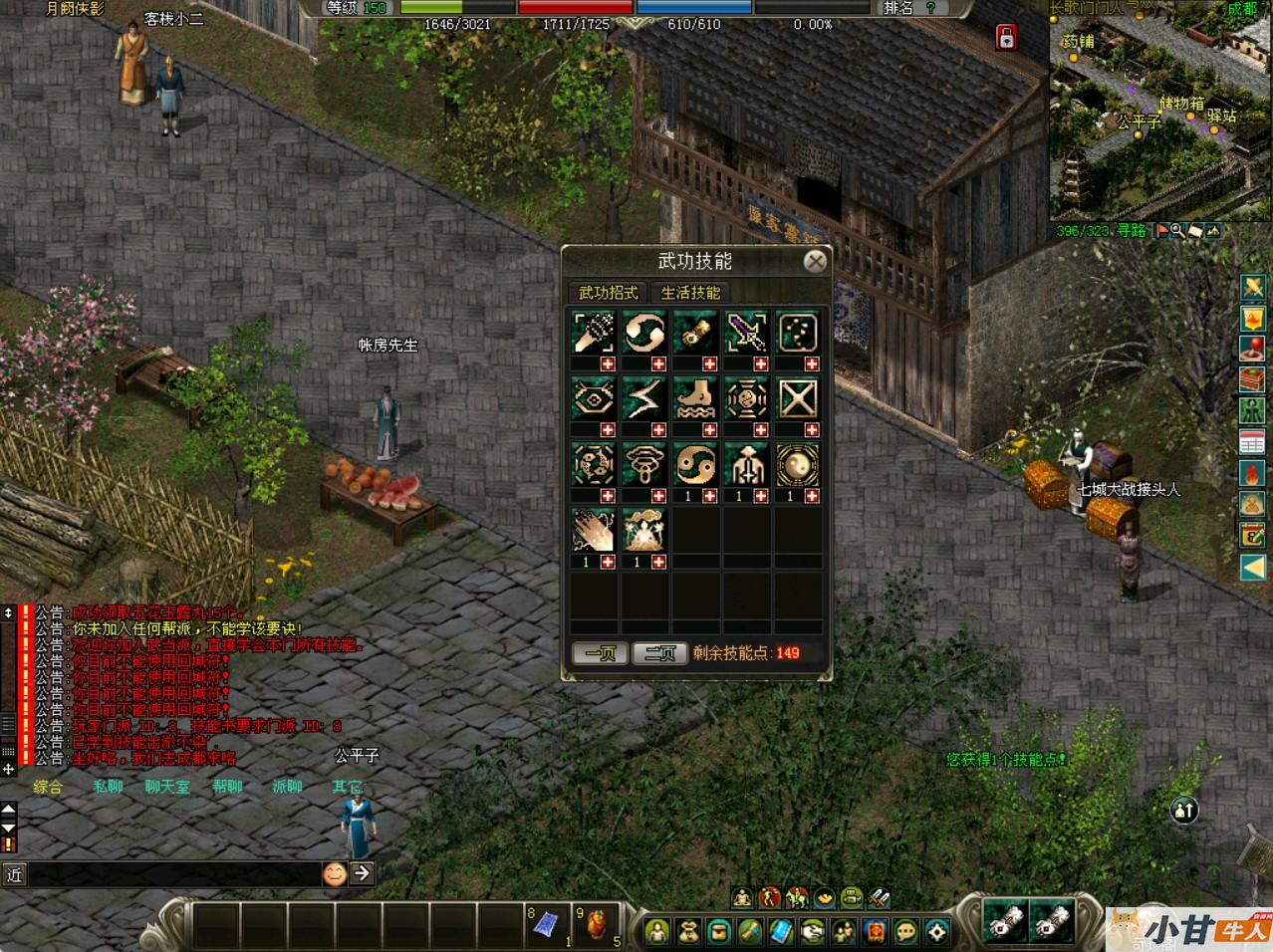Viewport: 1273px width, 952px height.
Task: Select the 武功招式 tab
Action: click(x=609, y=293)
